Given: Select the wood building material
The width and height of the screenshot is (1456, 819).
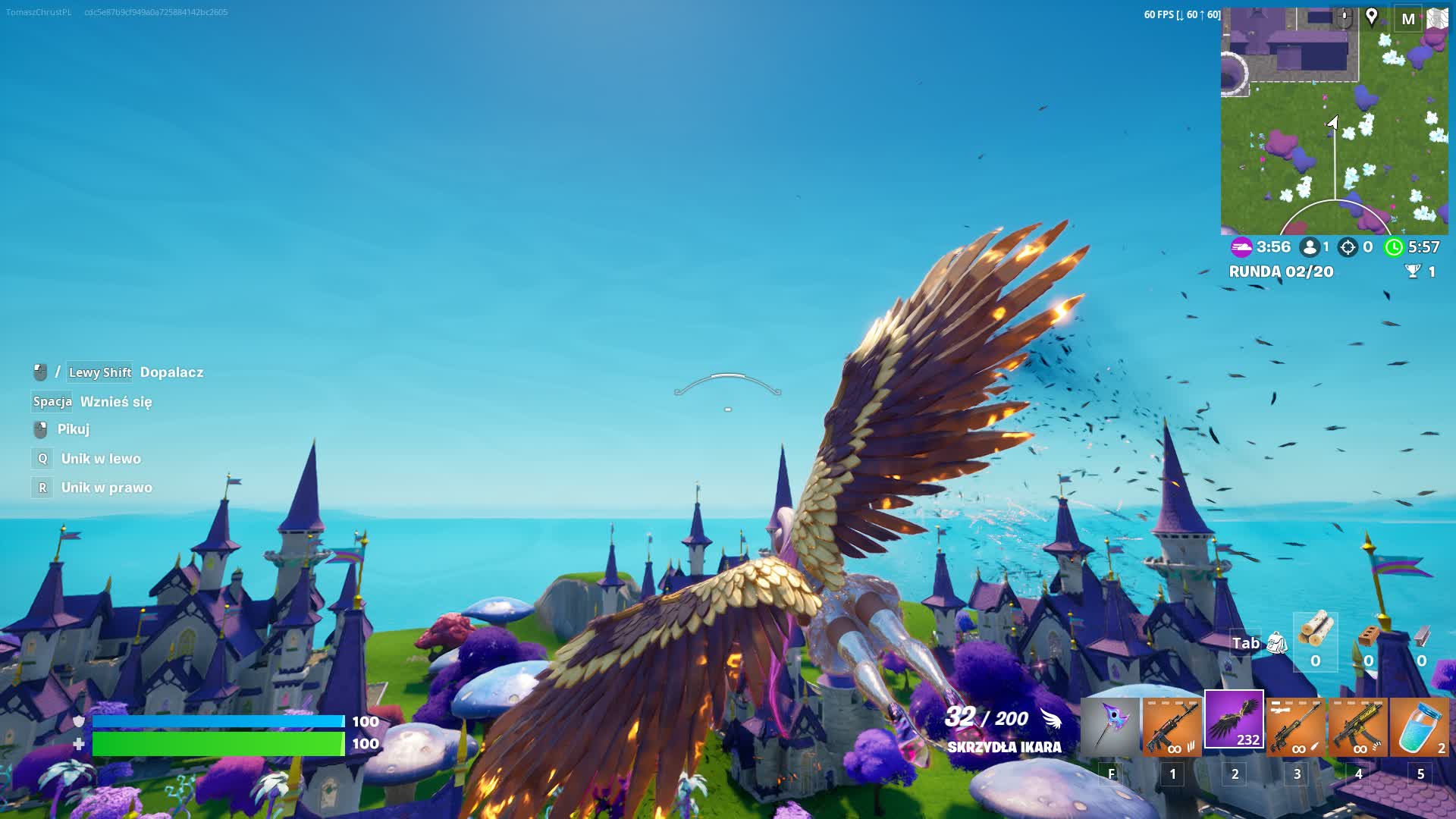Looking at the screenshot, I should coord(1316,629).
